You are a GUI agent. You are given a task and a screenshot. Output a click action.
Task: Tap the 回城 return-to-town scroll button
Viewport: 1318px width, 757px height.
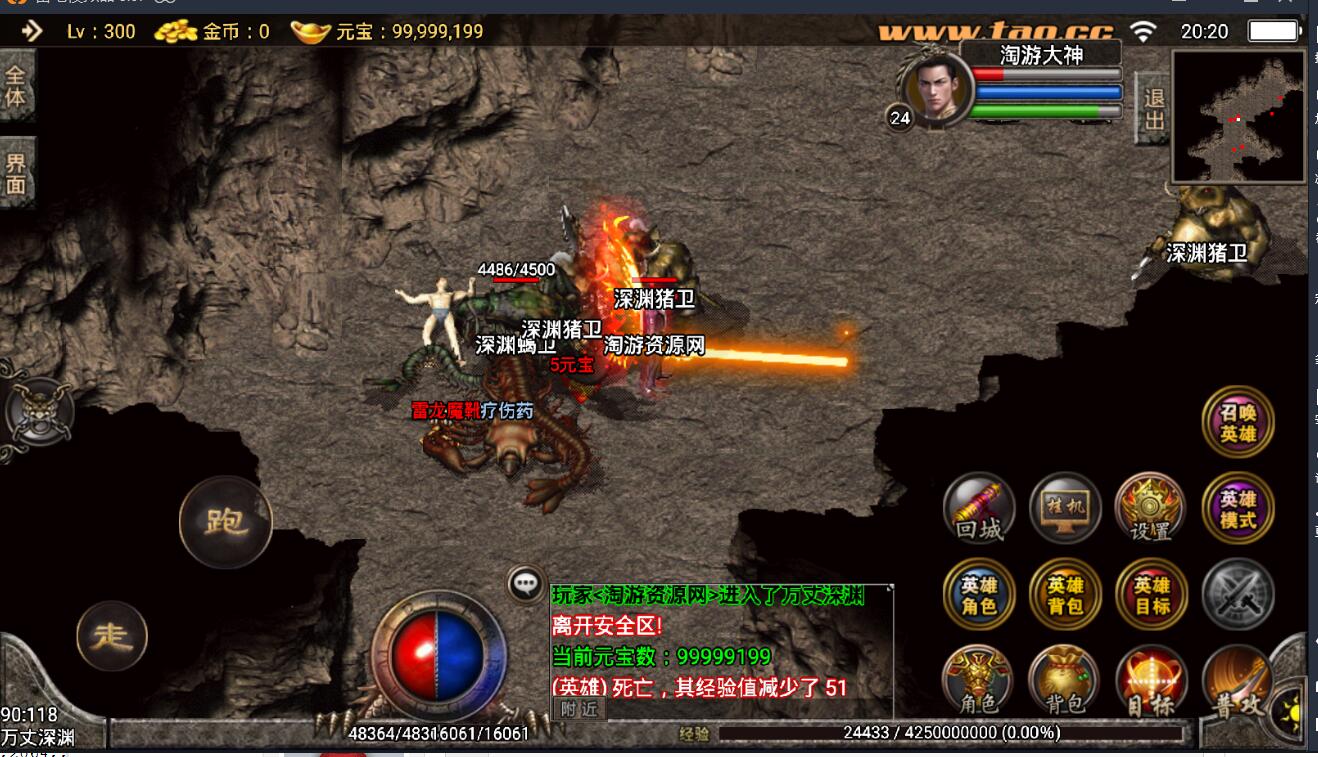coord(979,508)
